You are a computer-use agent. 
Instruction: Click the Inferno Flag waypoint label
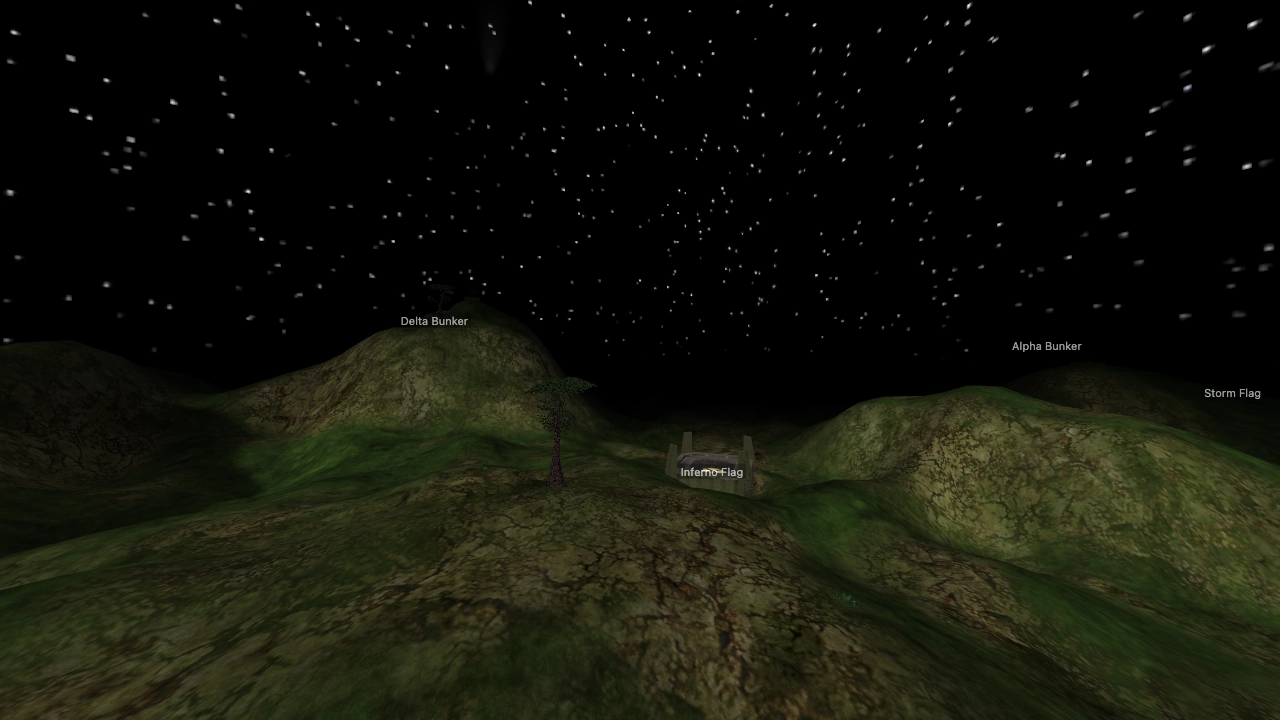click(x=711, y=471)
